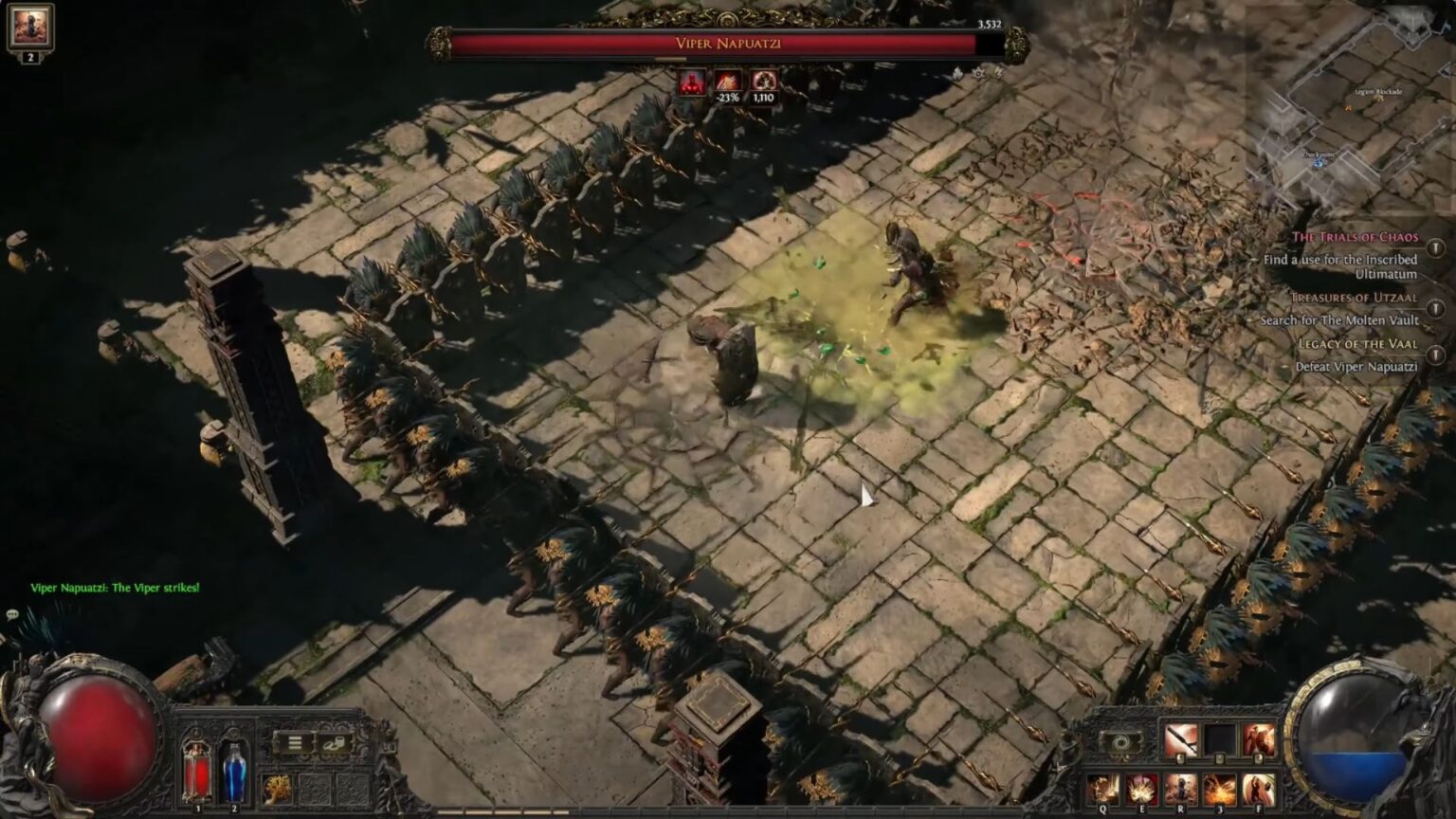Select the Q skill on the action bar
1456x819 pixels.
[1103, 787]
